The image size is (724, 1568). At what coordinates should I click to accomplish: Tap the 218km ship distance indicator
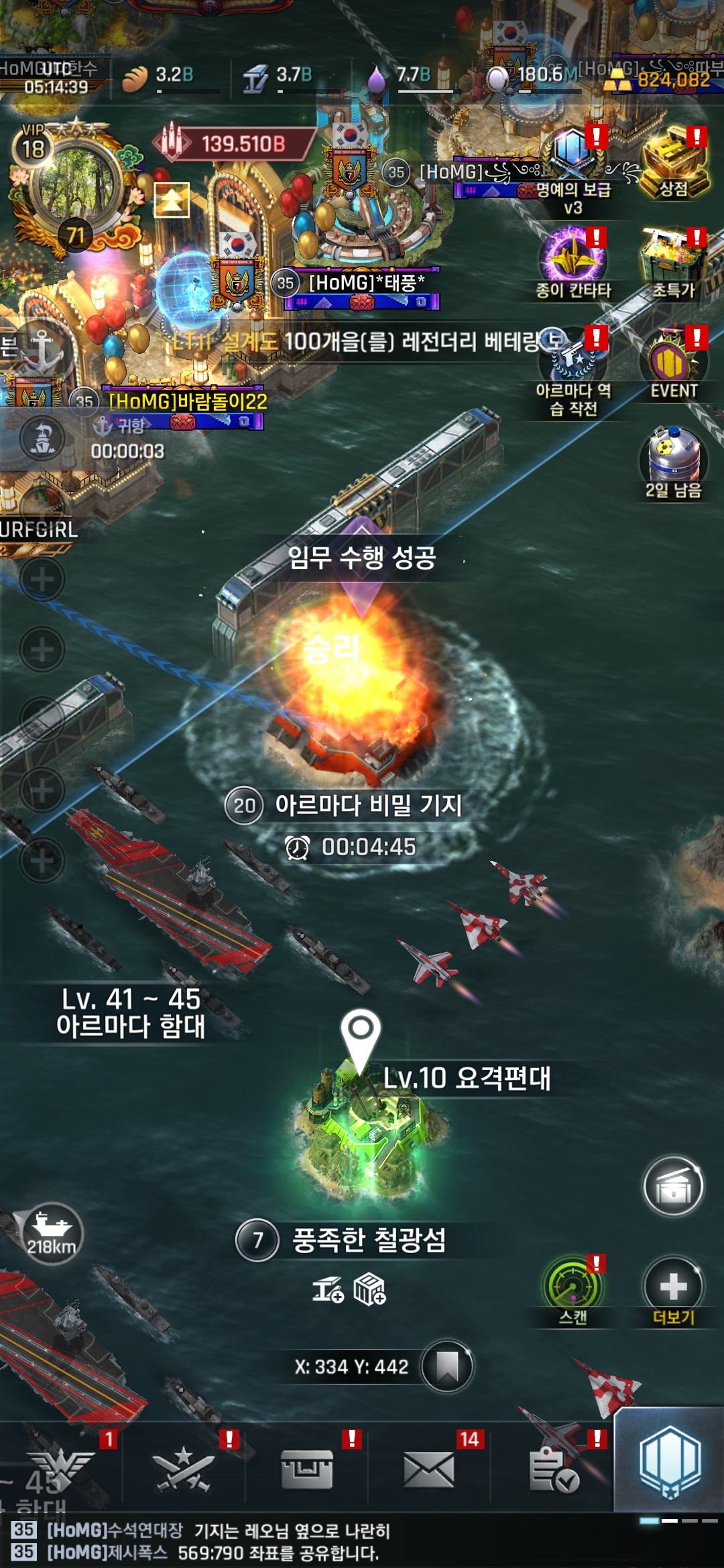tap(52, 1233)
